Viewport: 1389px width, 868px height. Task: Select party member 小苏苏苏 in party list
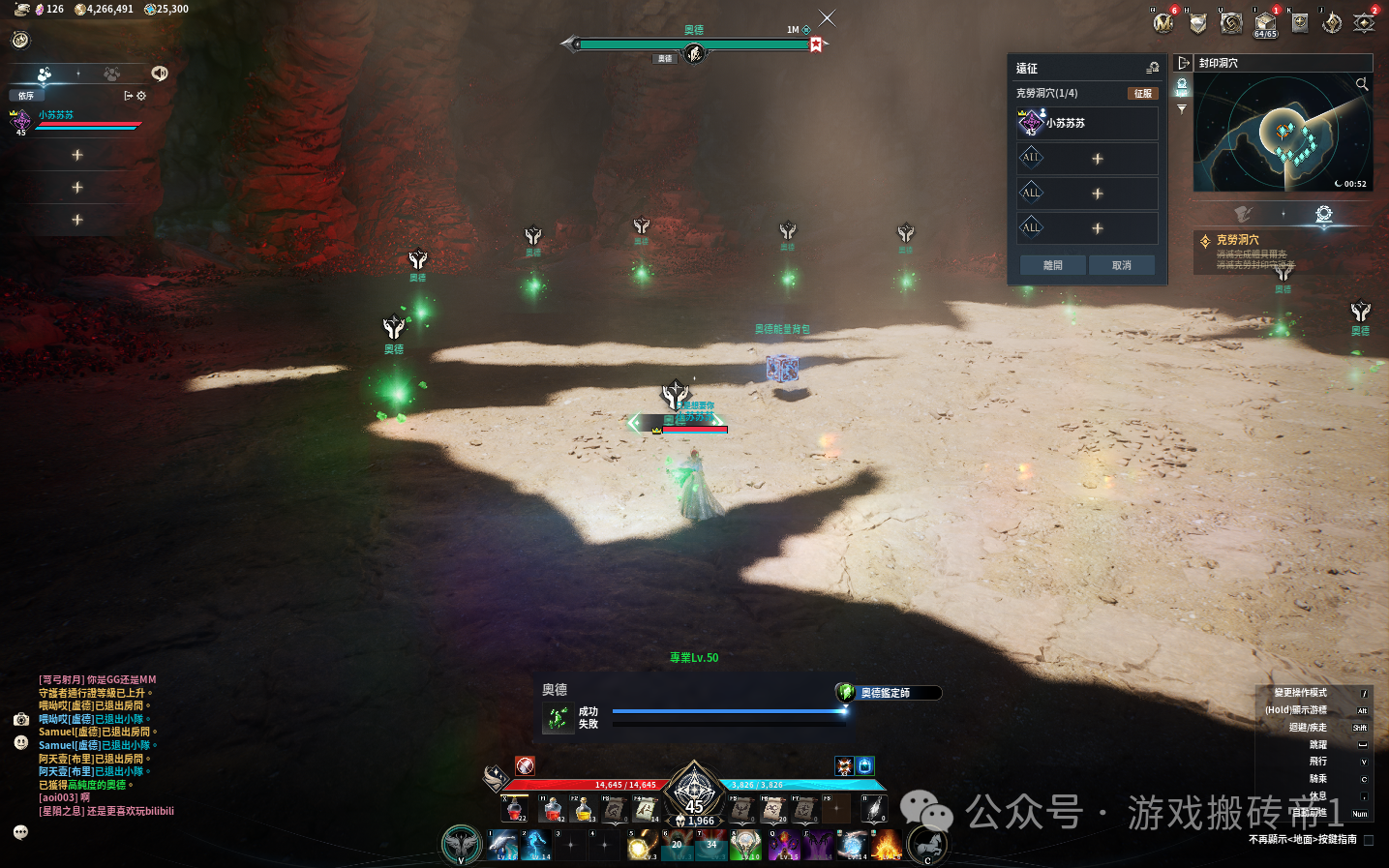[x=56, y=115]
